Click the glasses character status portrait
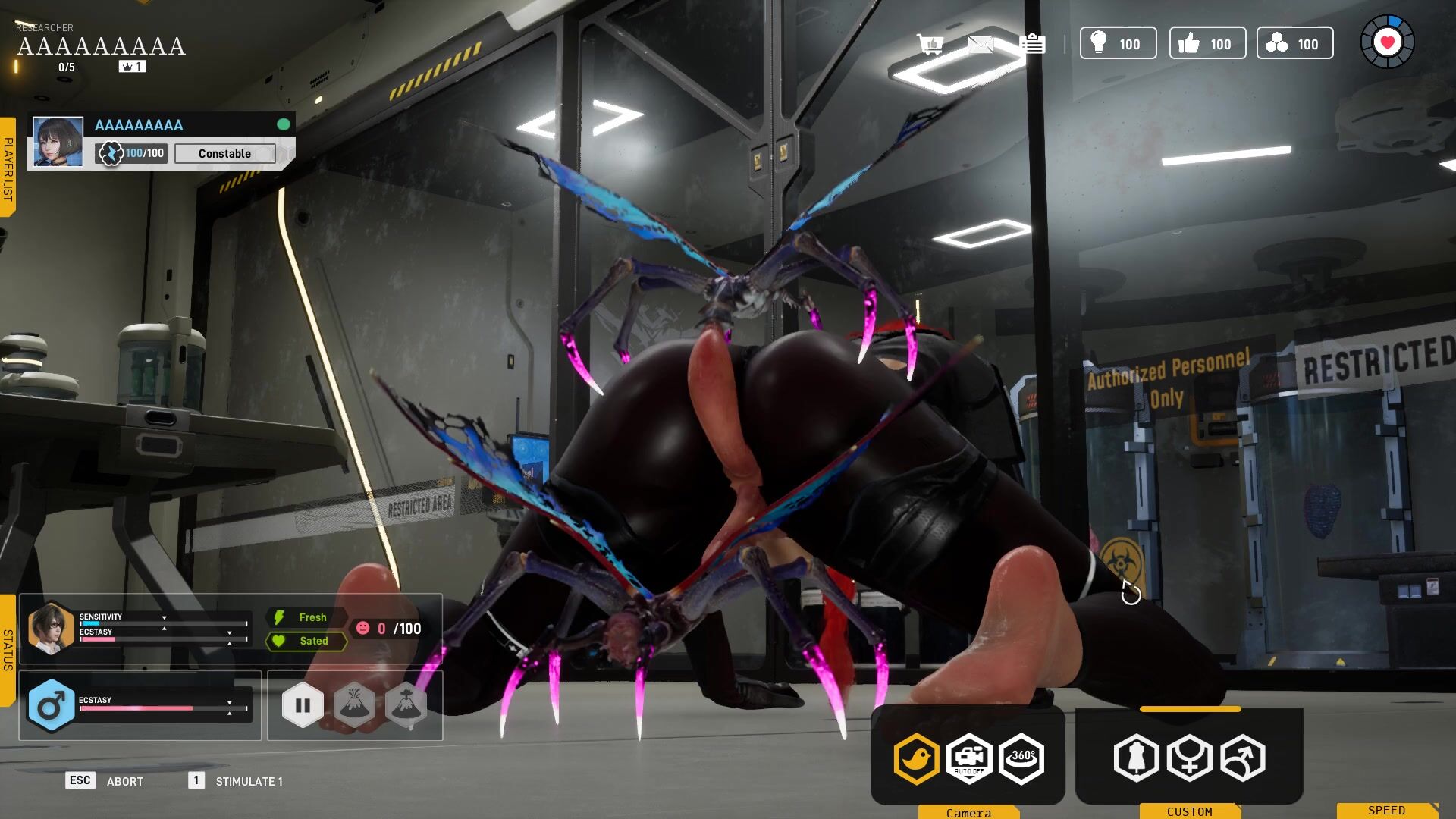The height and width of the screenshot is (819, 1456). click(x=50, y=628)
